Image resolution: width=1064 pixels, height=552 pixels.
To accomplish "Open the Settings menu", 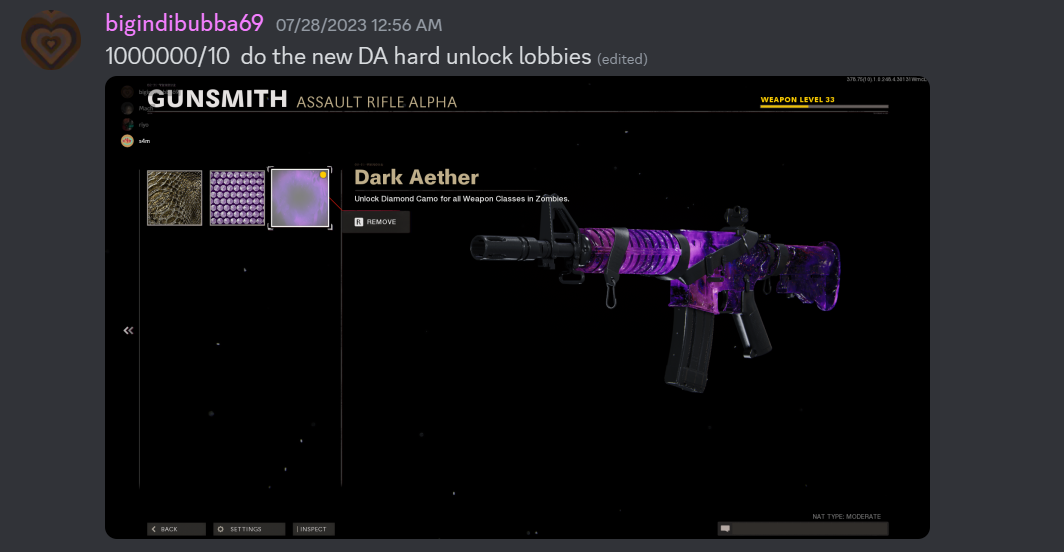I will pyautogui.click(x=240, y=529).
